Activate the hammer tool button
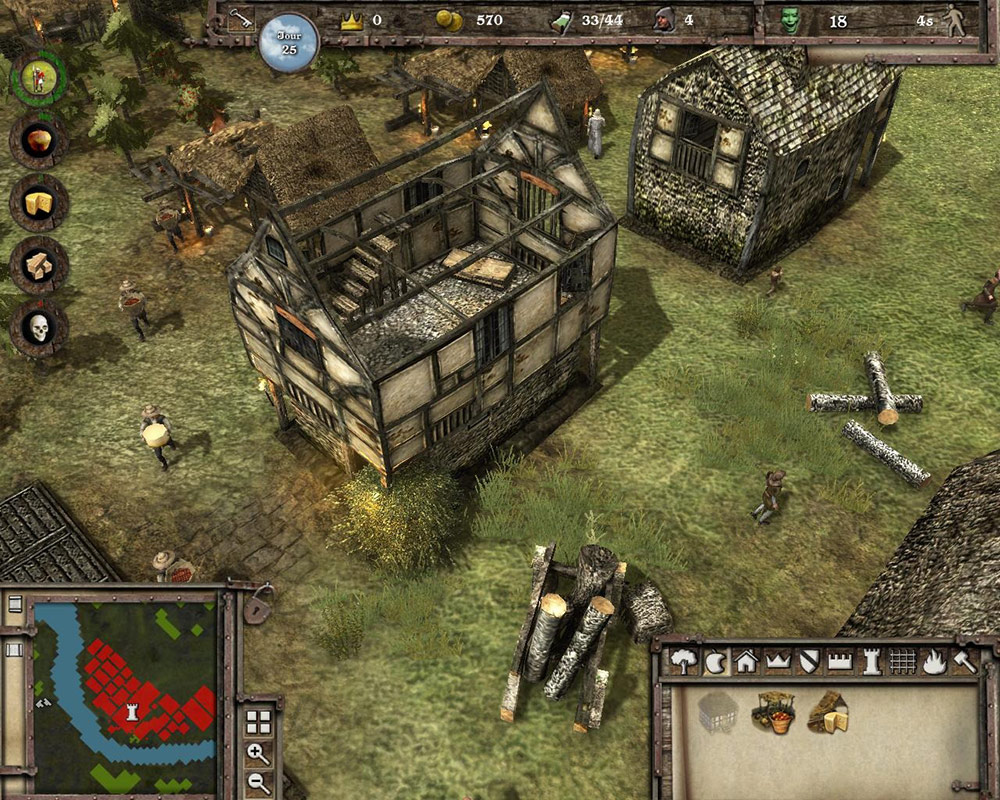 coord(964,661)
